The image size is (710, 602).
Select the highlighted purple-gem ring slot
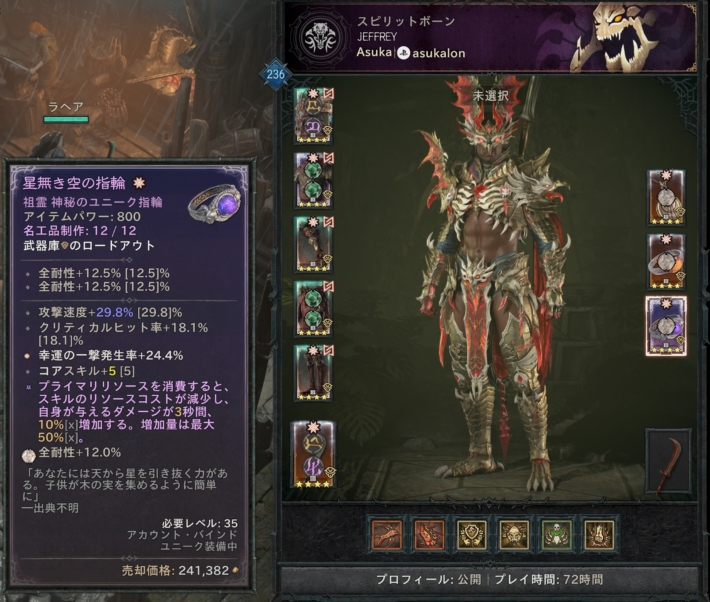coord(666,325)
